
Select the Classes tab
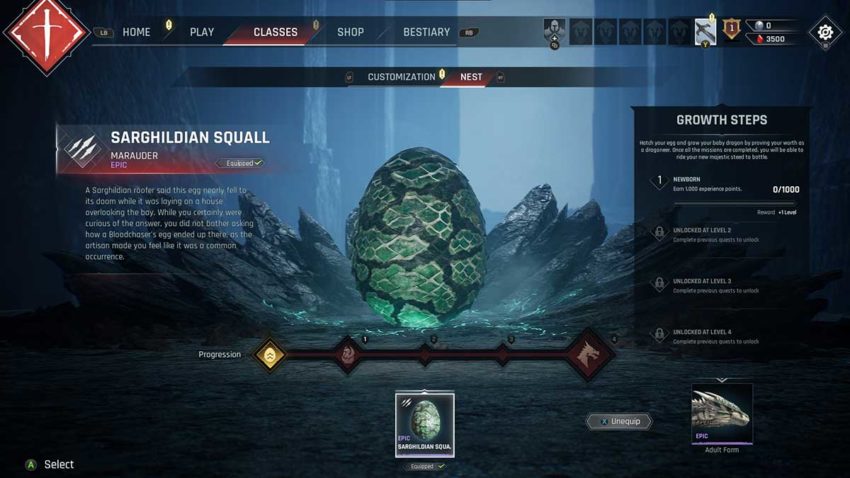click(275, 32)
